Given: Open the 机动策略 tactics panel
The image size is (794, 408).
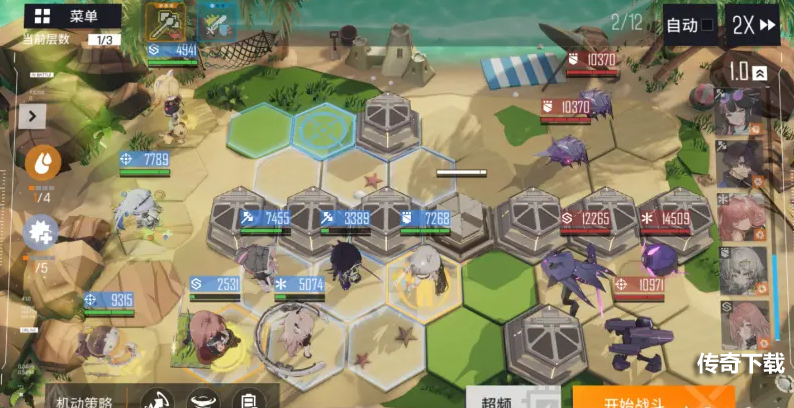Looking at the screenshot, I should 85,399.
